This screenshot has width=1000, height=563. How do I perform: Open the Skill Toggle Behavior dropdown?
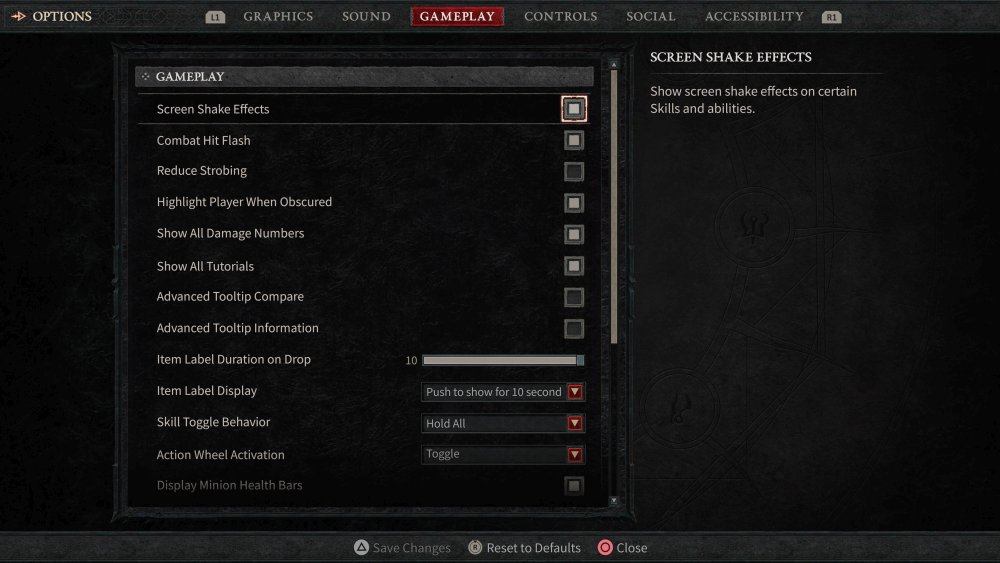coord(503,423)
